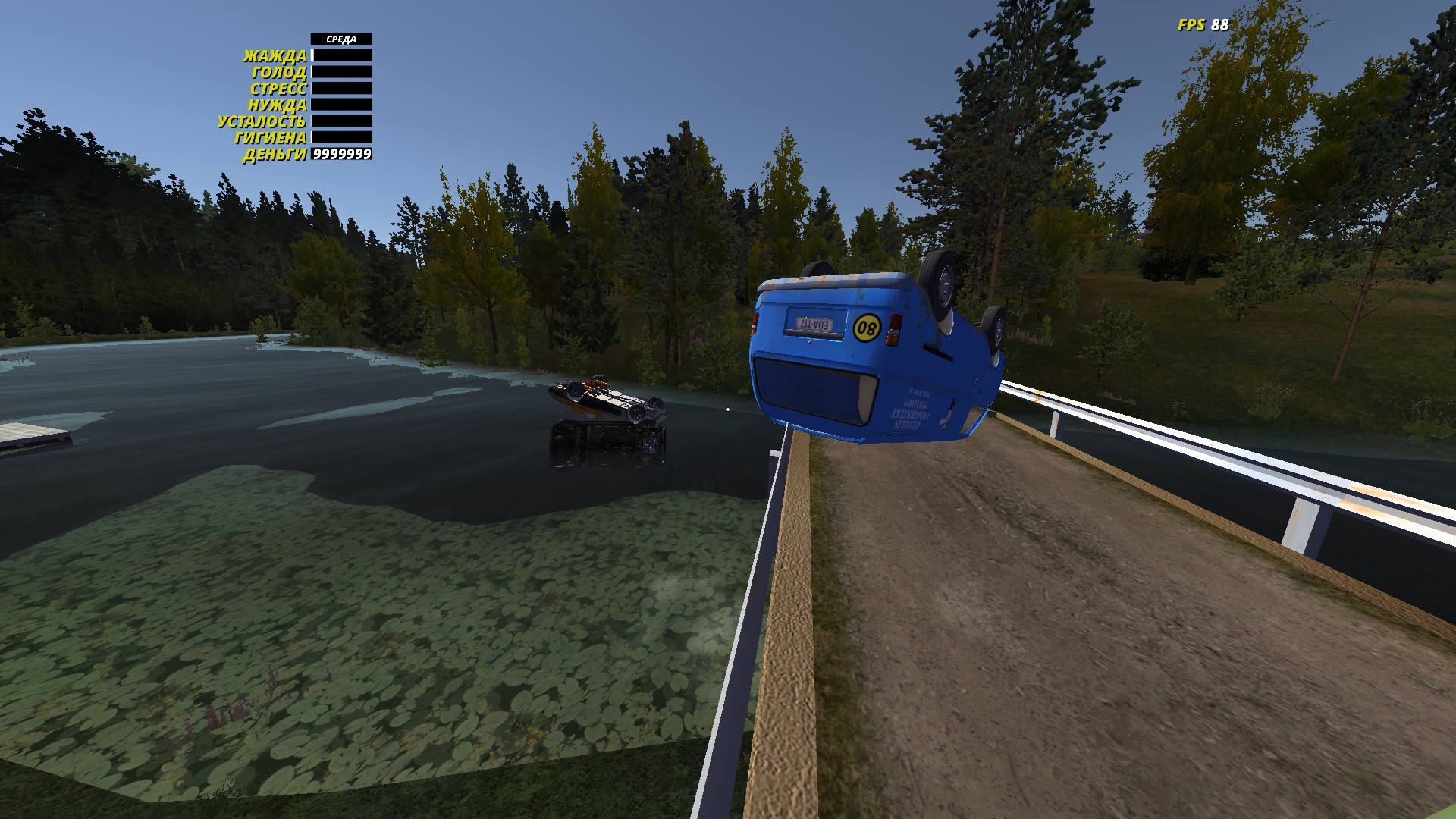Click the white thirst level marker
1456x819 pixels.
(x=312, y=55)
